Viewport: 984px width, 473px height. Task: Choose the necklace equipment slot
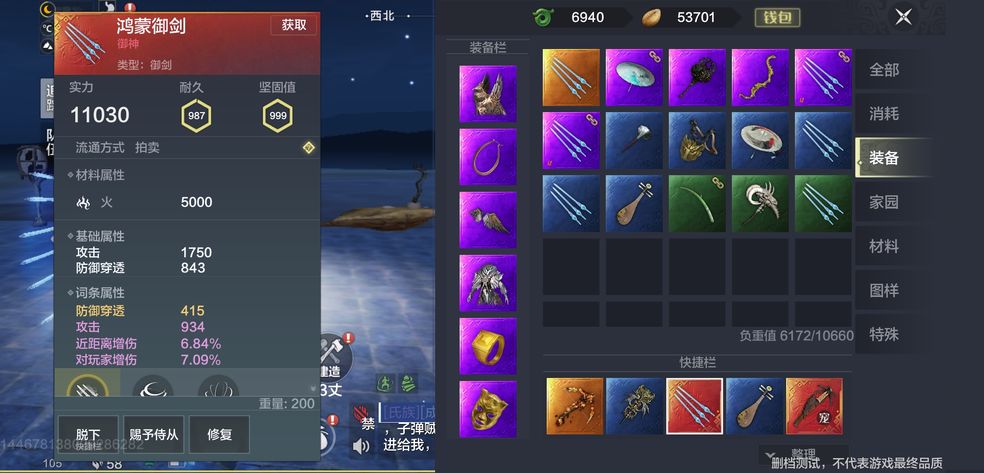tap(488, 157)
